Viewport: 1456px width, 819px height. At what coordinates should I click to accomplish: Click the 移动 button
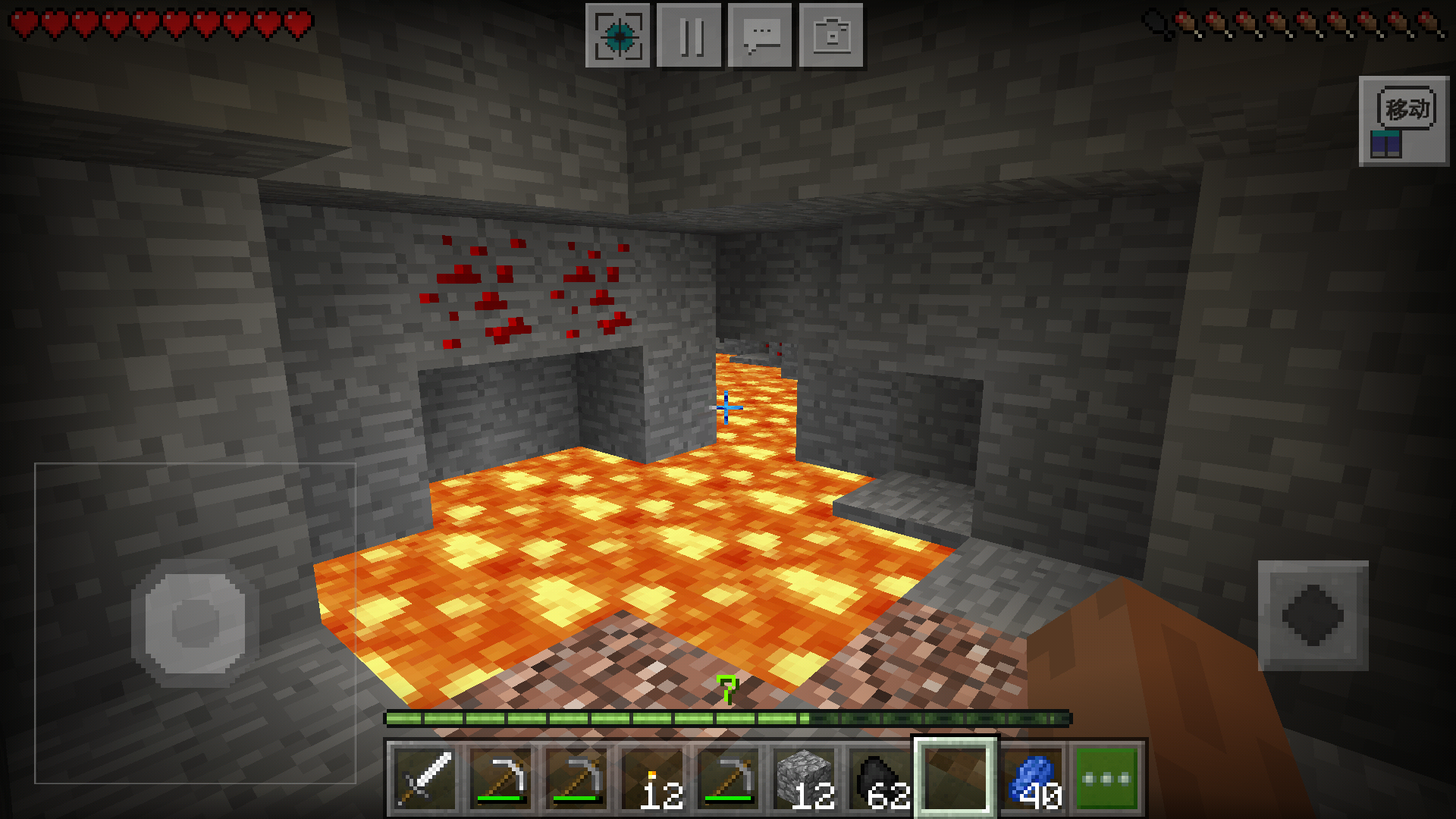[1404, 121]
